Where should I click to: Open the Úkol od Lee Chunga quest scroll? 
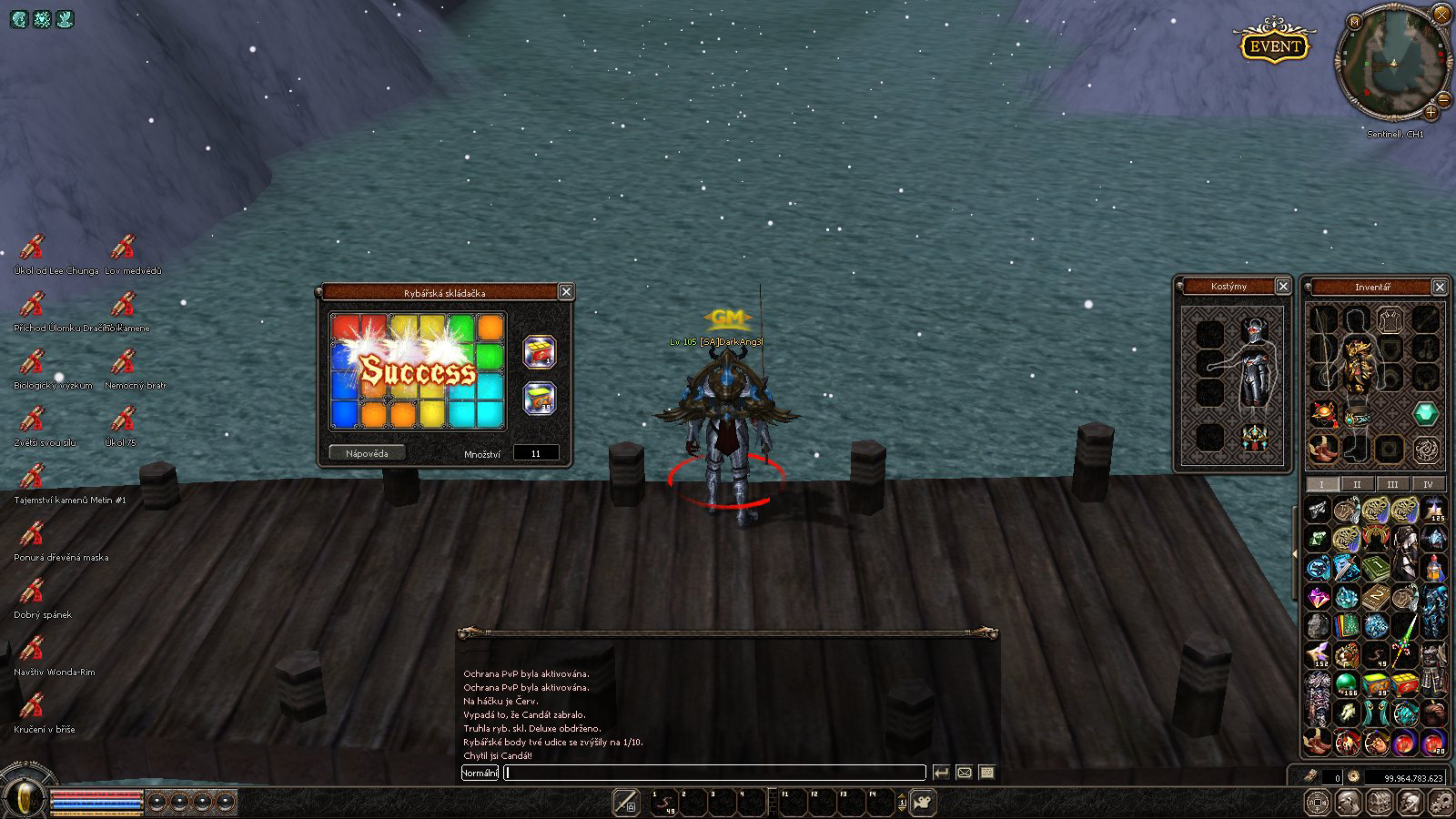33,248
